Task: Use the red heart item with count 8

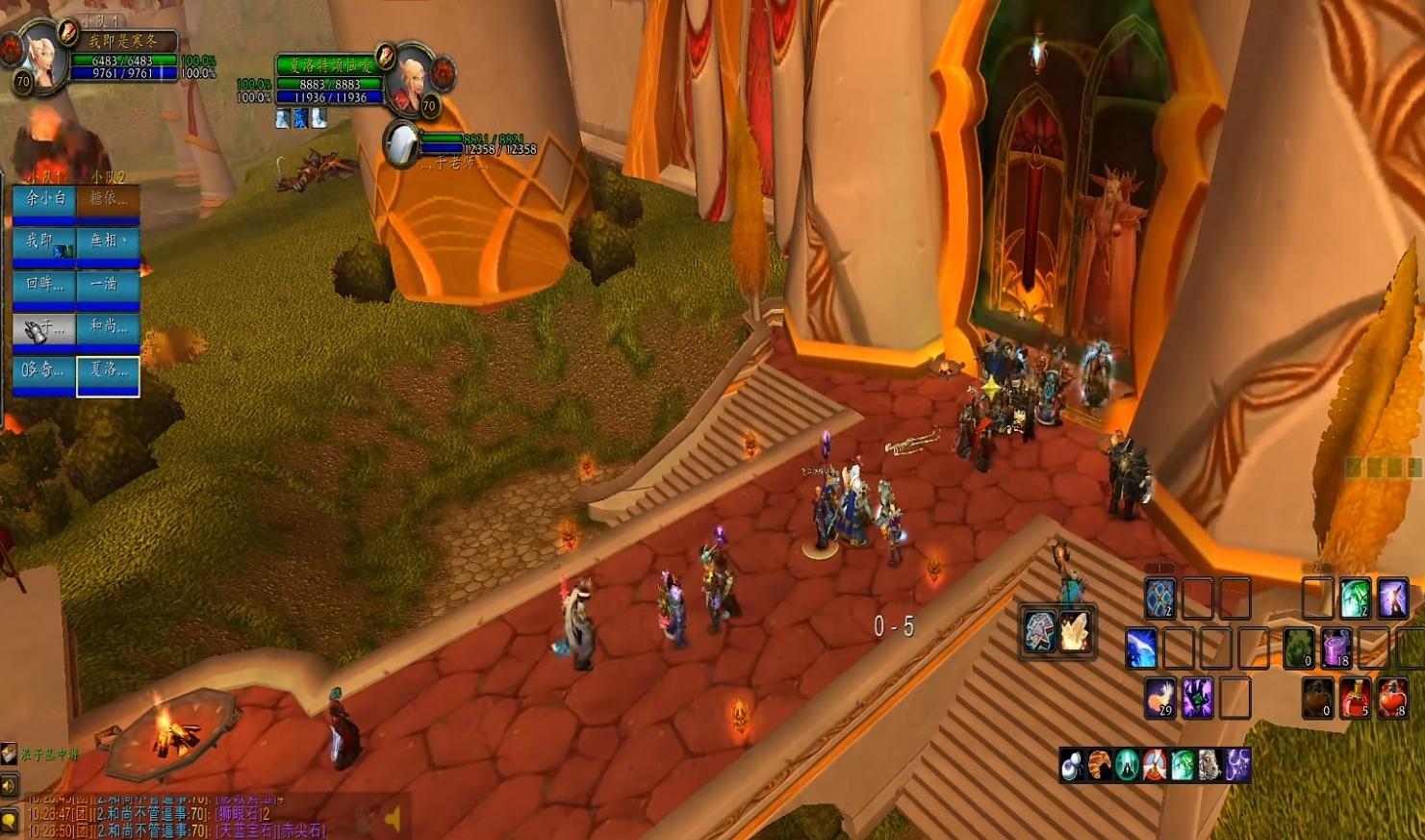Action: [1392, 698]
